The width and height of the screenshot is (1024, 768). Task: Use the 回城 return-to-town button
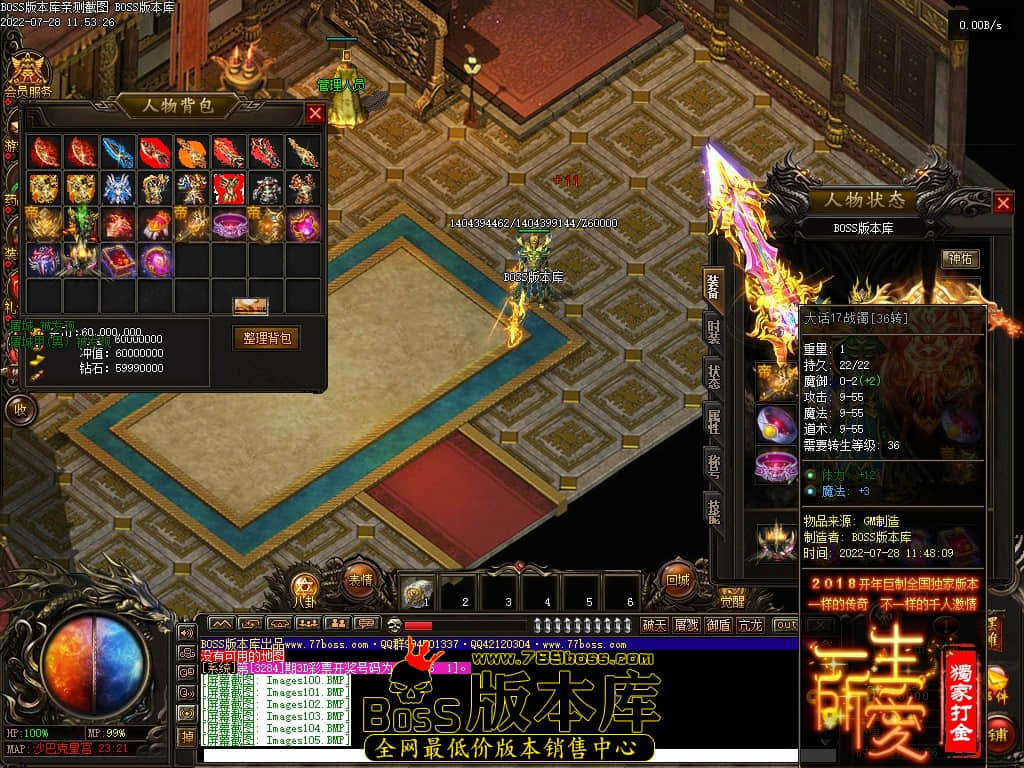tap(678, 579)
